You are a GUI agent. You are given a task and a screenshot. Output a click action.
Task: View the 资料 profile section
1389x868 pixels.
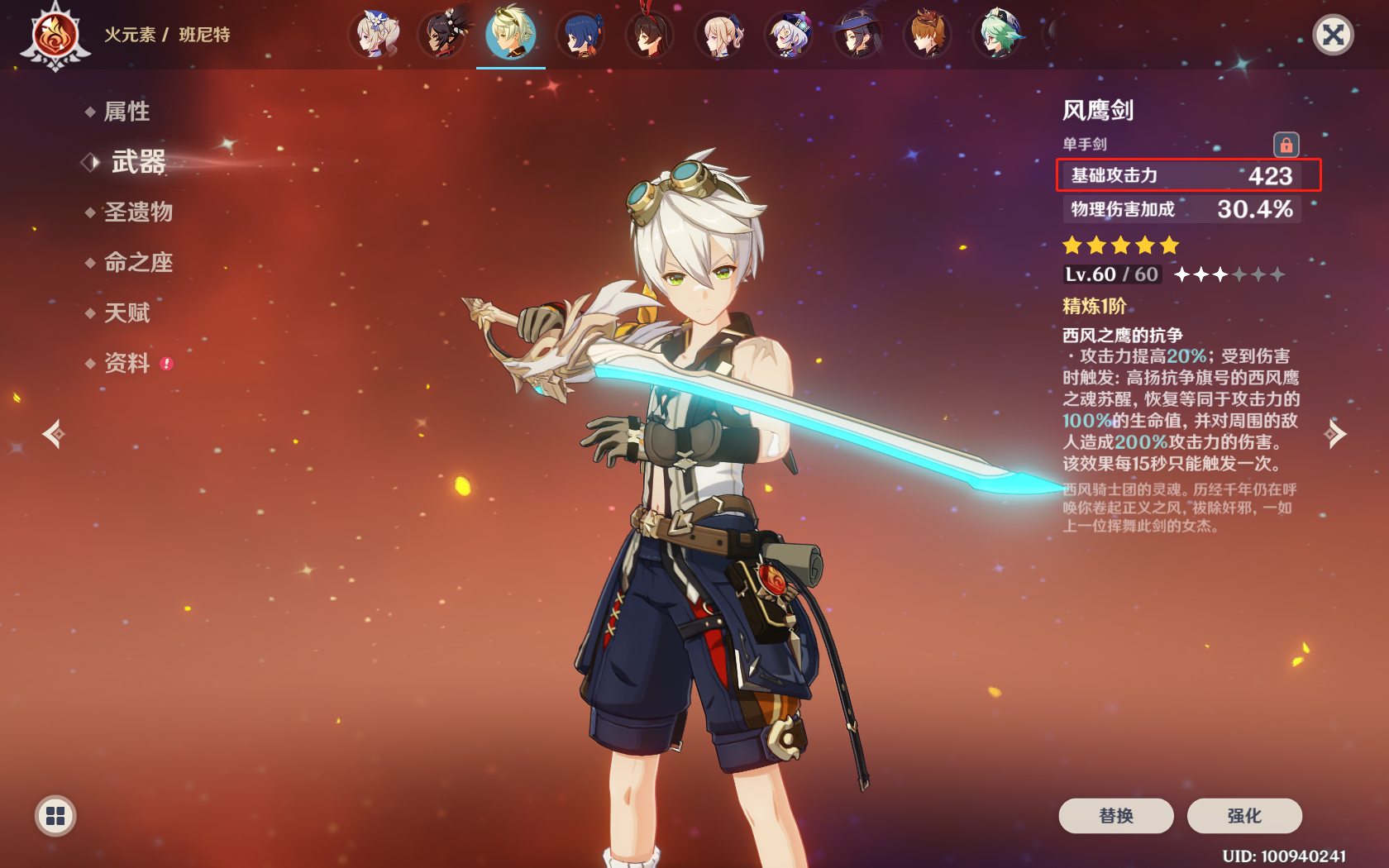[126, 363]
